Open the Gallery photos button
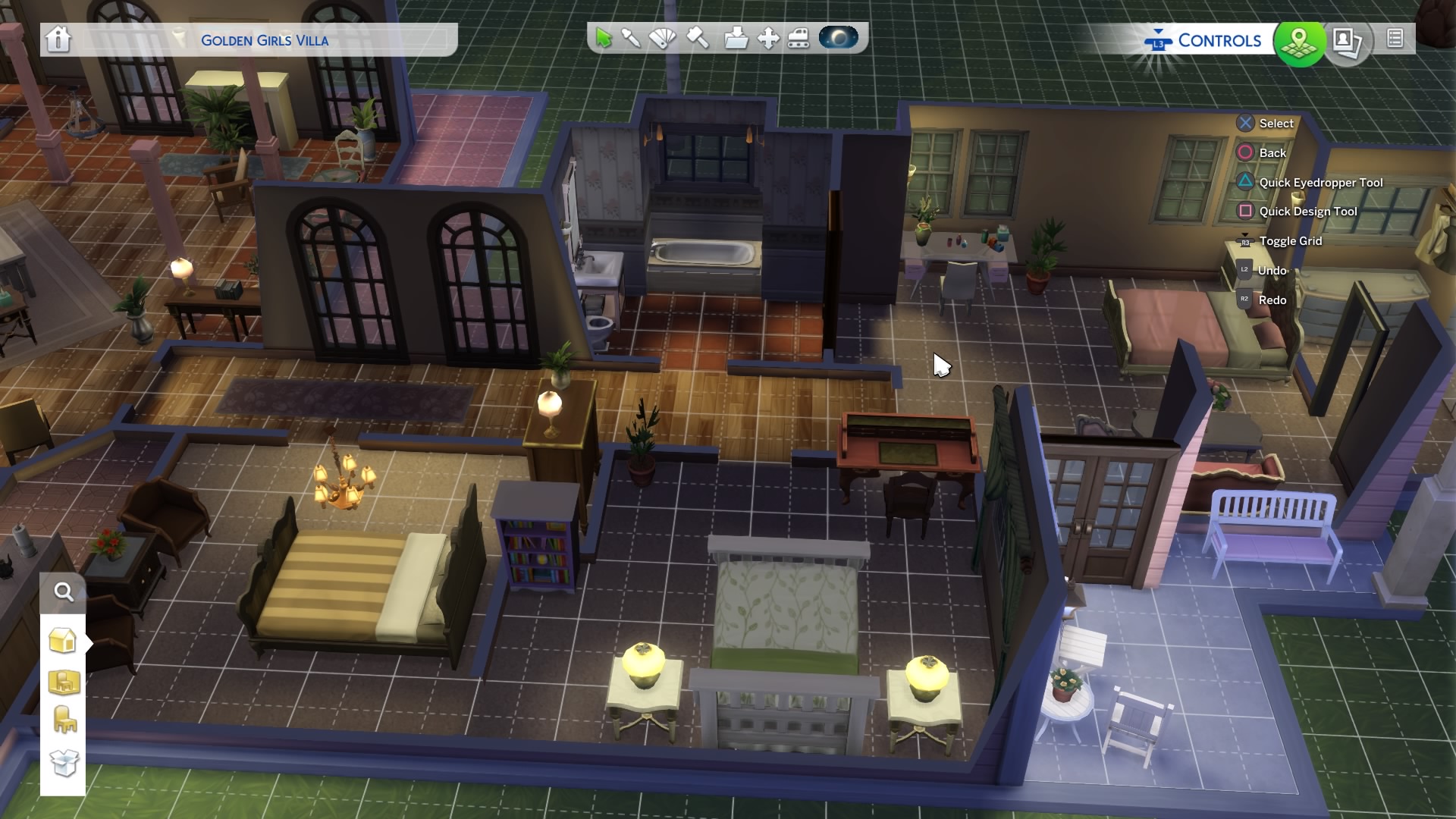 click(1347, 41)
